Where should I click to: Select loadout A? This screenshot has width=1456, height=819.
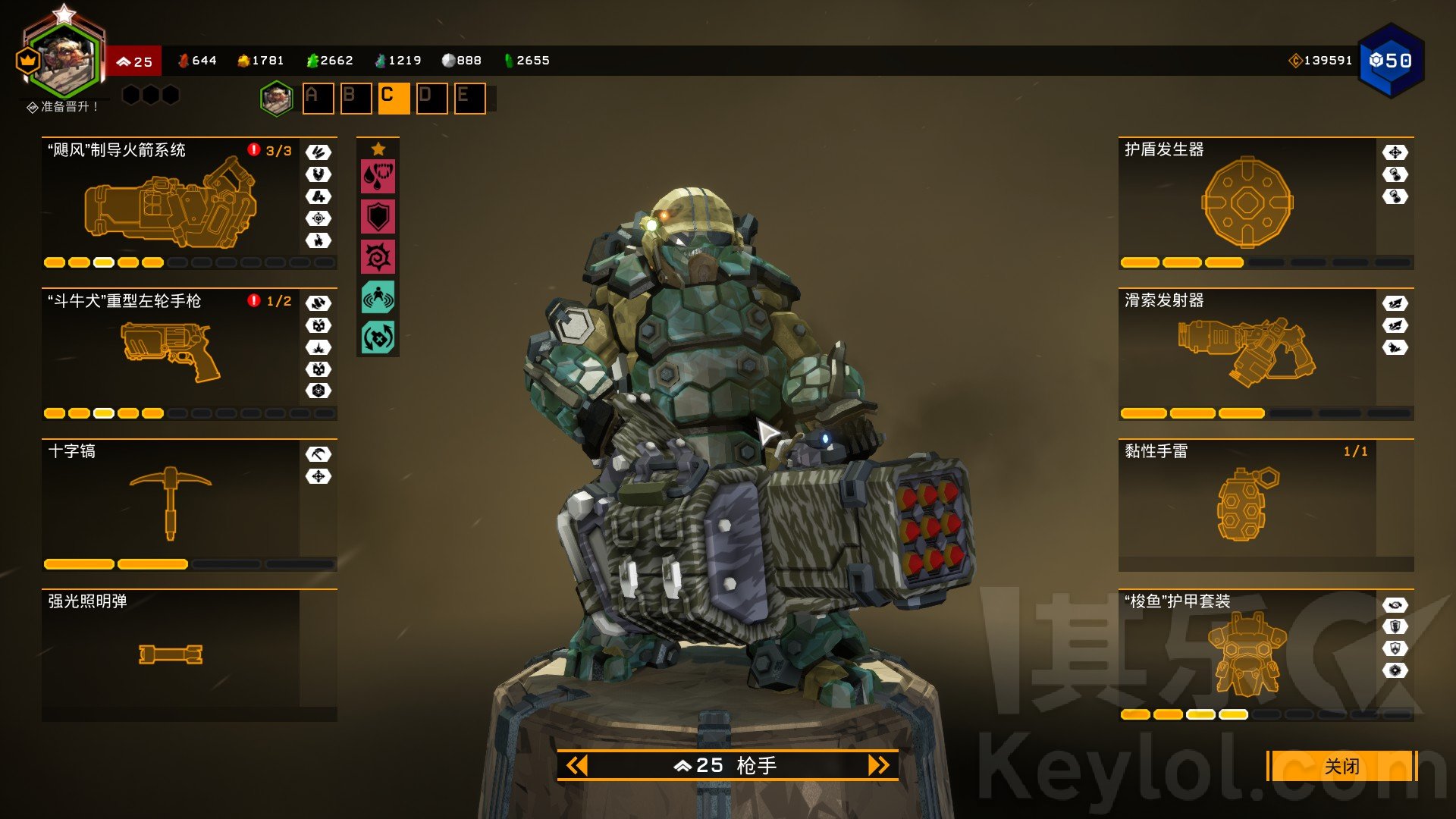(x=318, y=98)
